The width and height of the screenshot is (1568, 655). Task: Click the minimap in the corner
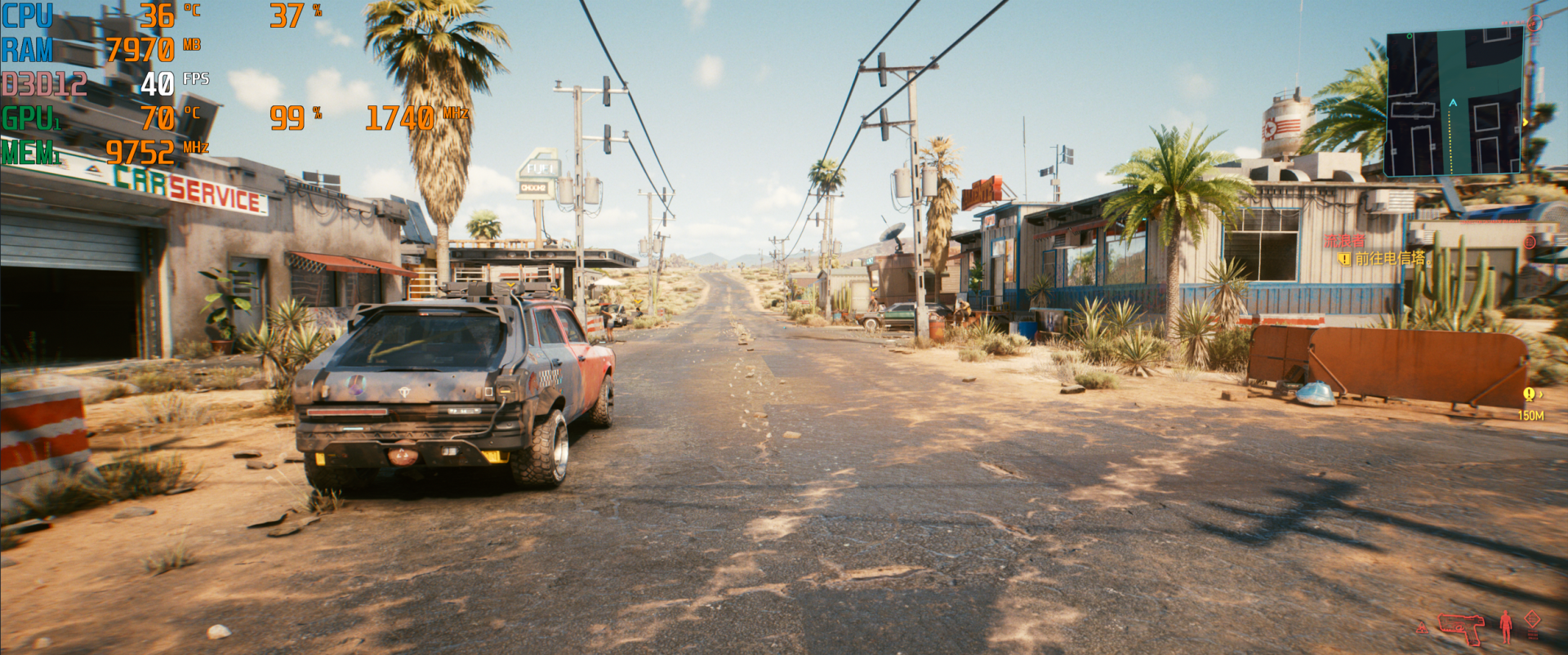(x=1455, y=102)
